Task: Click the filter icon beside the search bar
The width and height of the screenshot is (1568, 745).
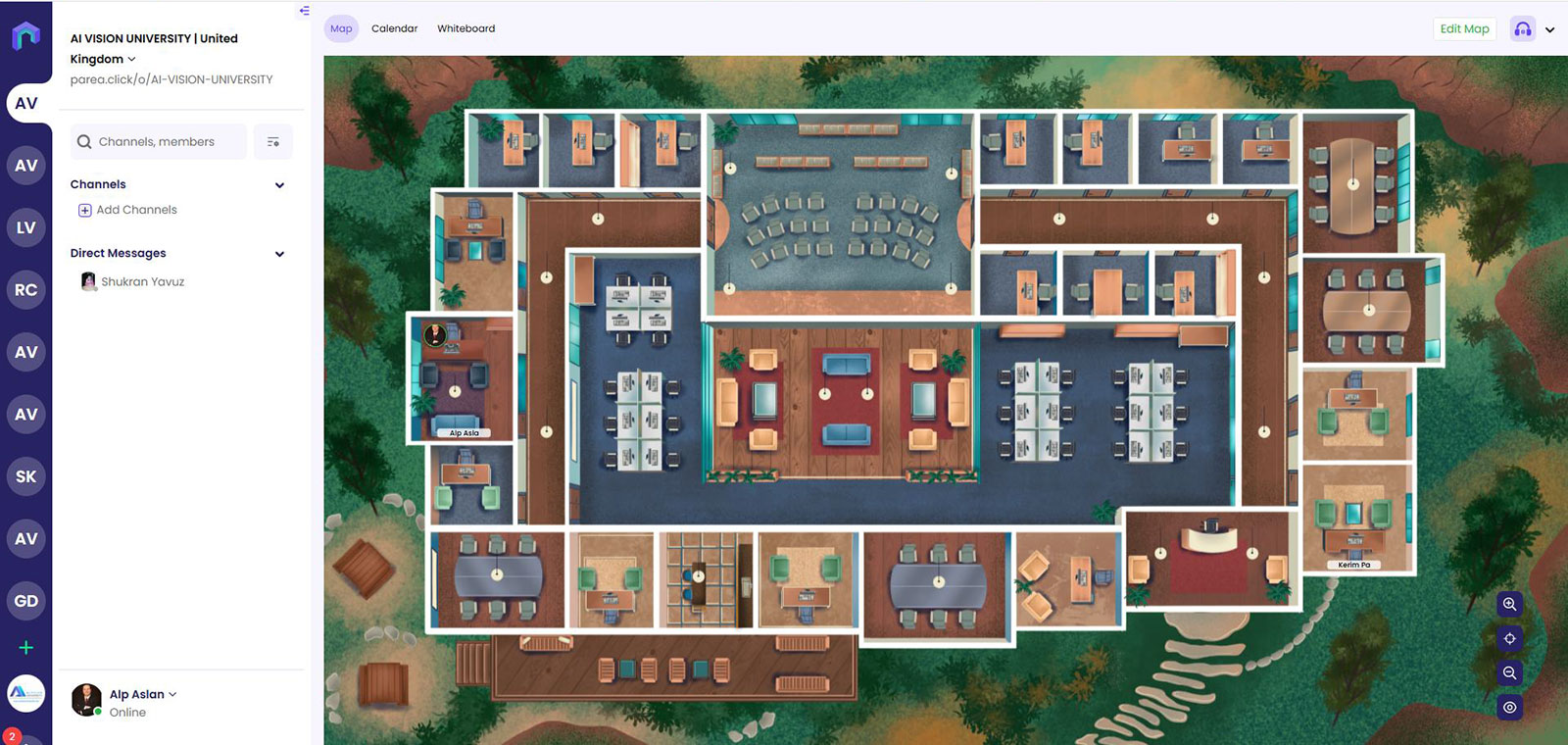Action: point(272,141)
